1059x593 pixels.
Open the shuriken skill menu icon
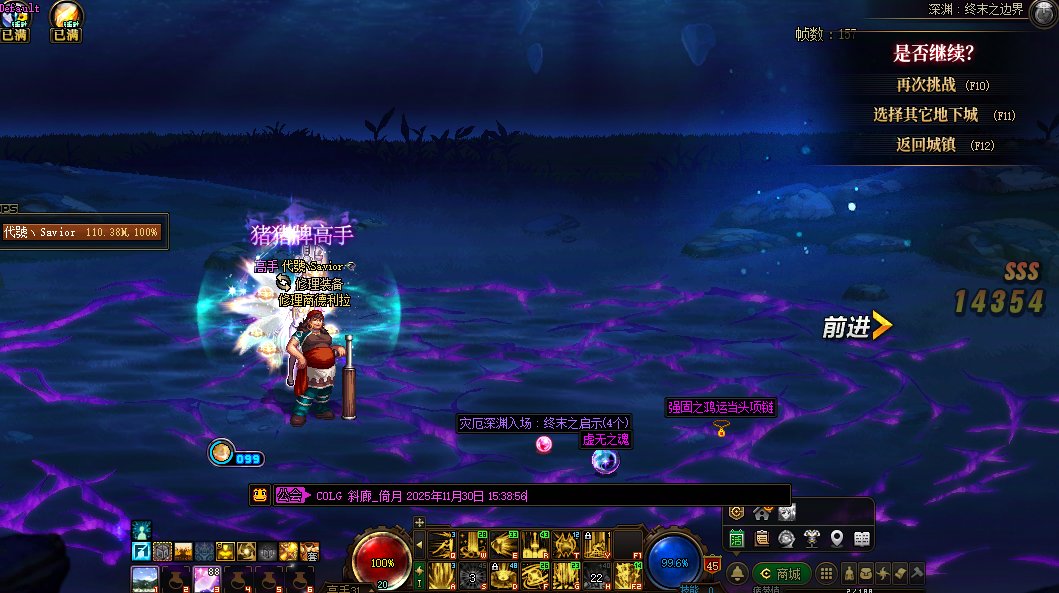tap(883, 574)
